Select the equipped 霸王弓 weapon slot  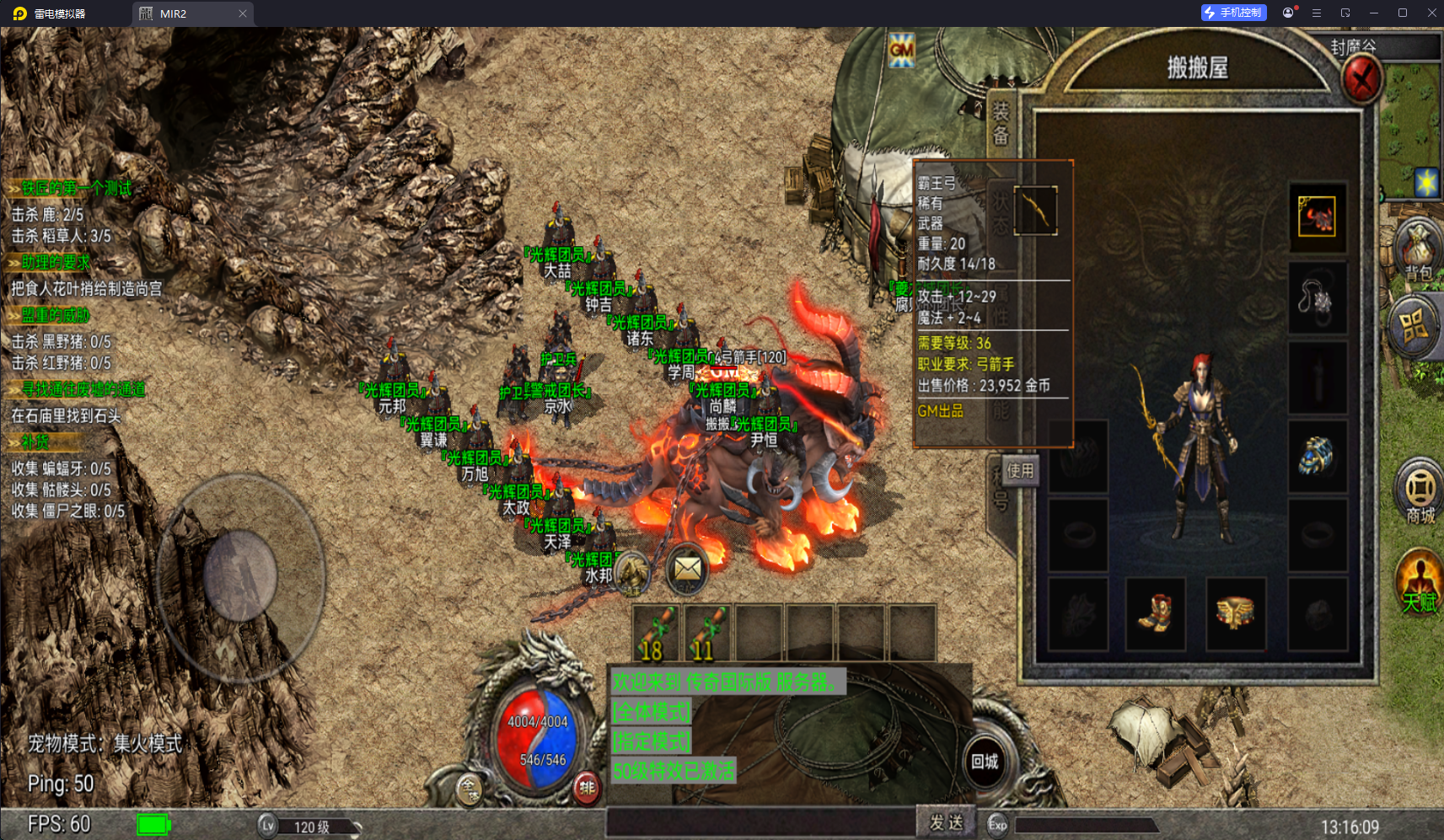point(1035,210)
